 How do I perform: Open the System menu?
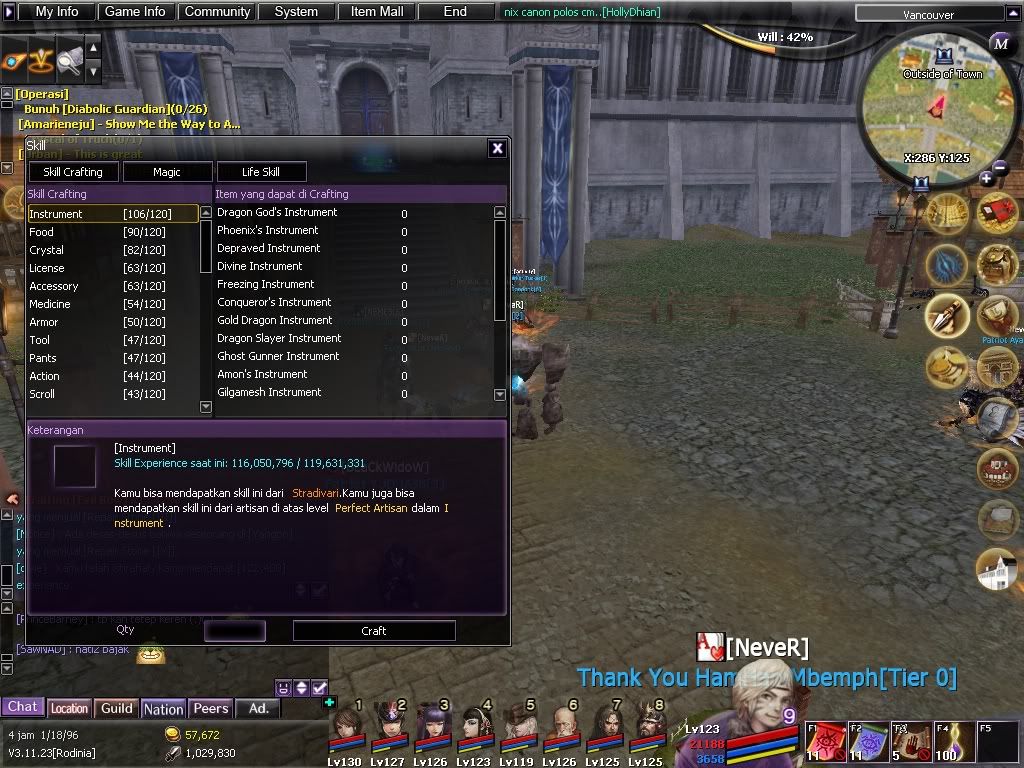click(x=296, y=12)
